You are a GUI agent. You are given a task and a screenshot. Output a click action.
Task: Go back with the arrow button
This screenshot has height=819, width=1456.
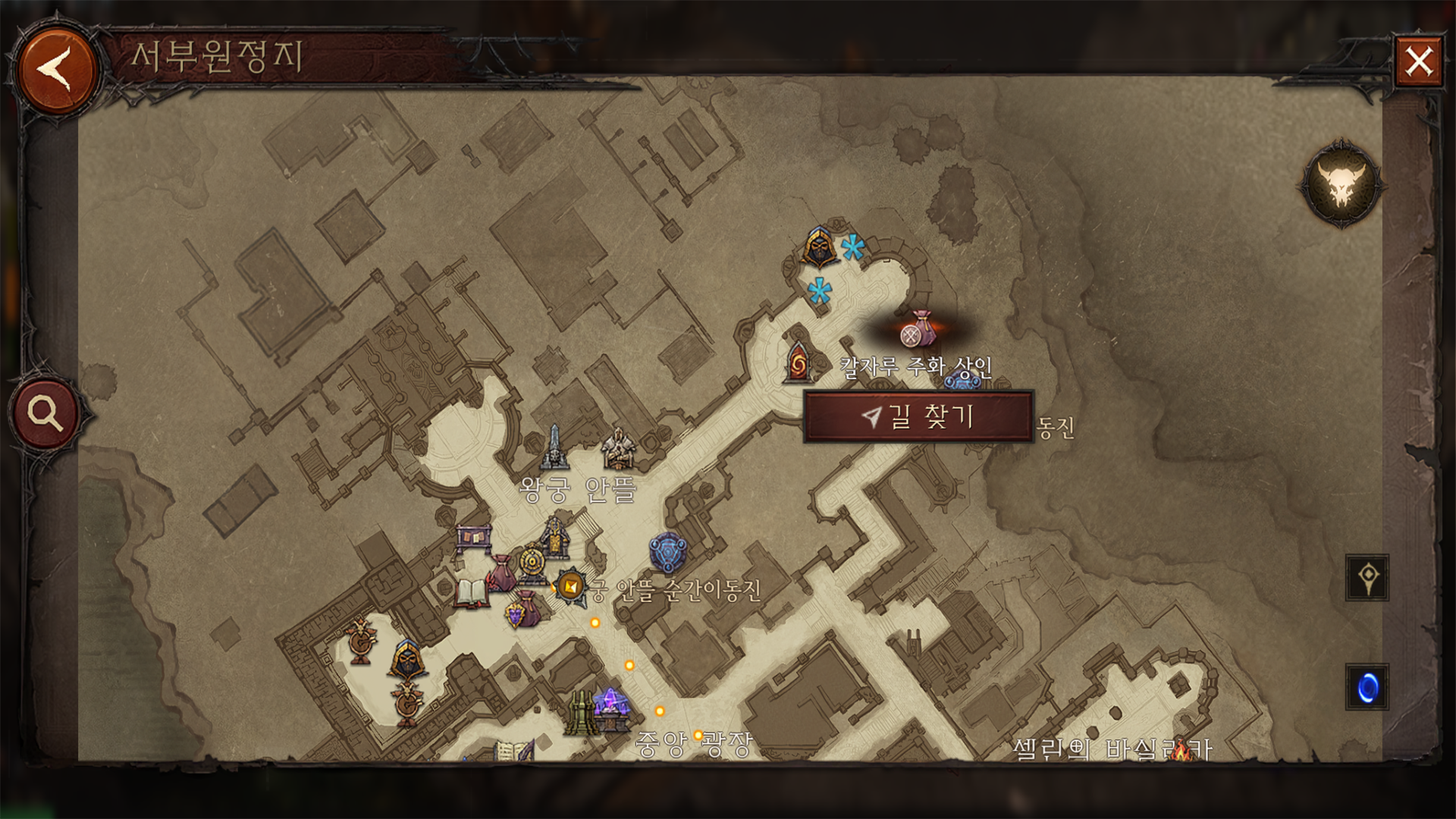coord(56,70)
